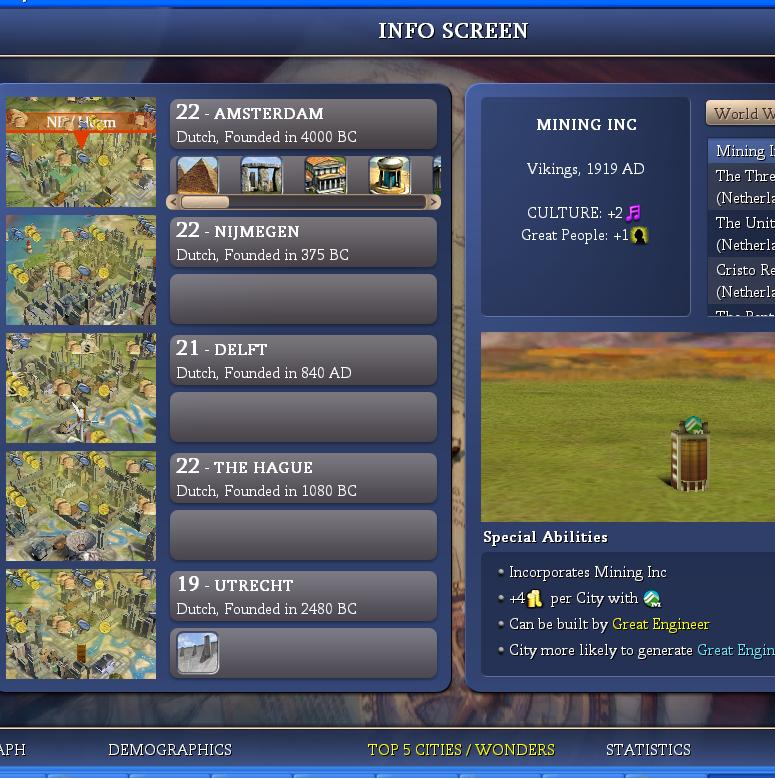Select the Top 5 Cities / Wonders tab
The image size is (775, 779).
461,750
